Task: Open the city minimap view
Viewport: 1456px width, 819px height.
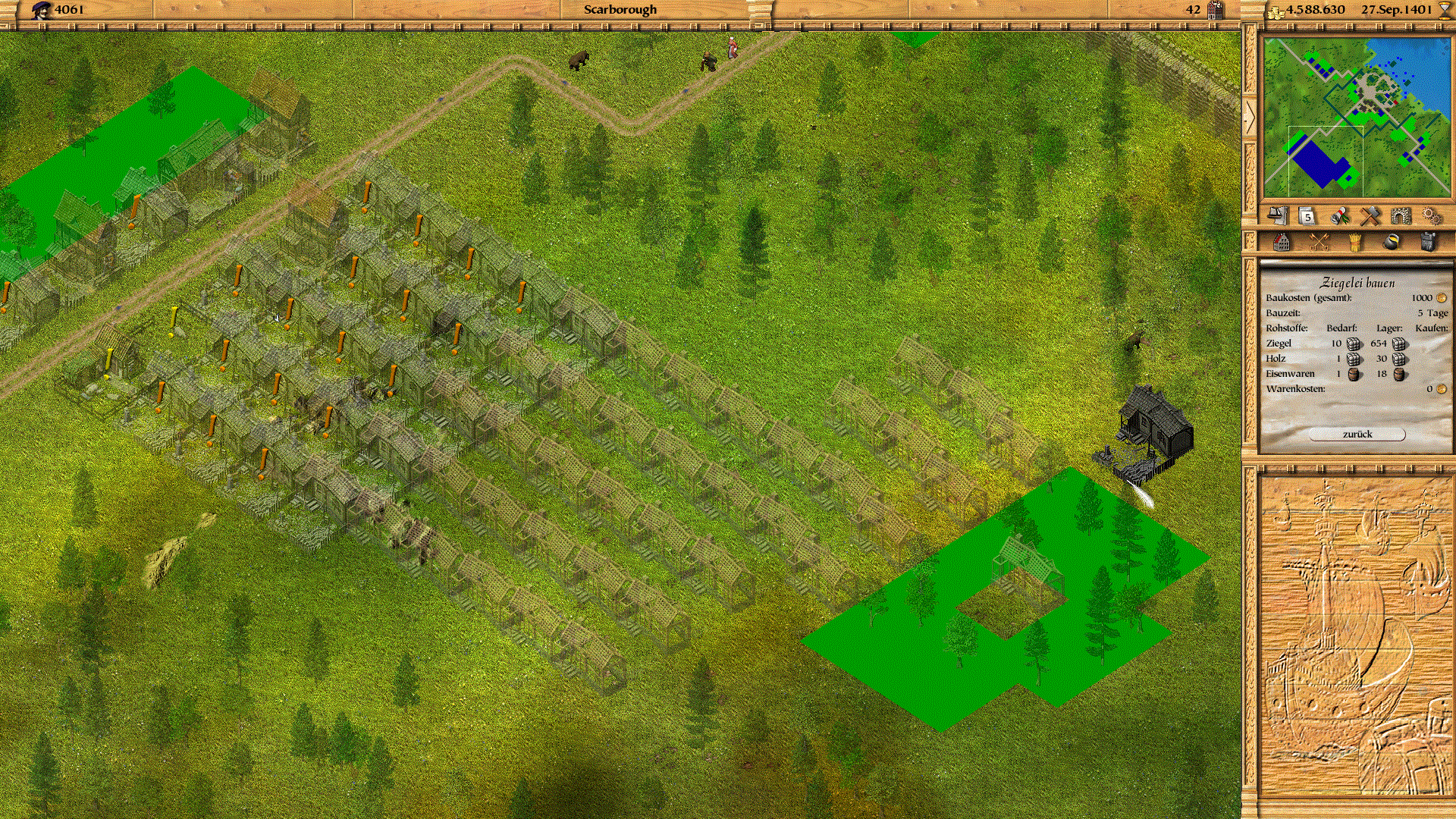Action: point(1357,118)
